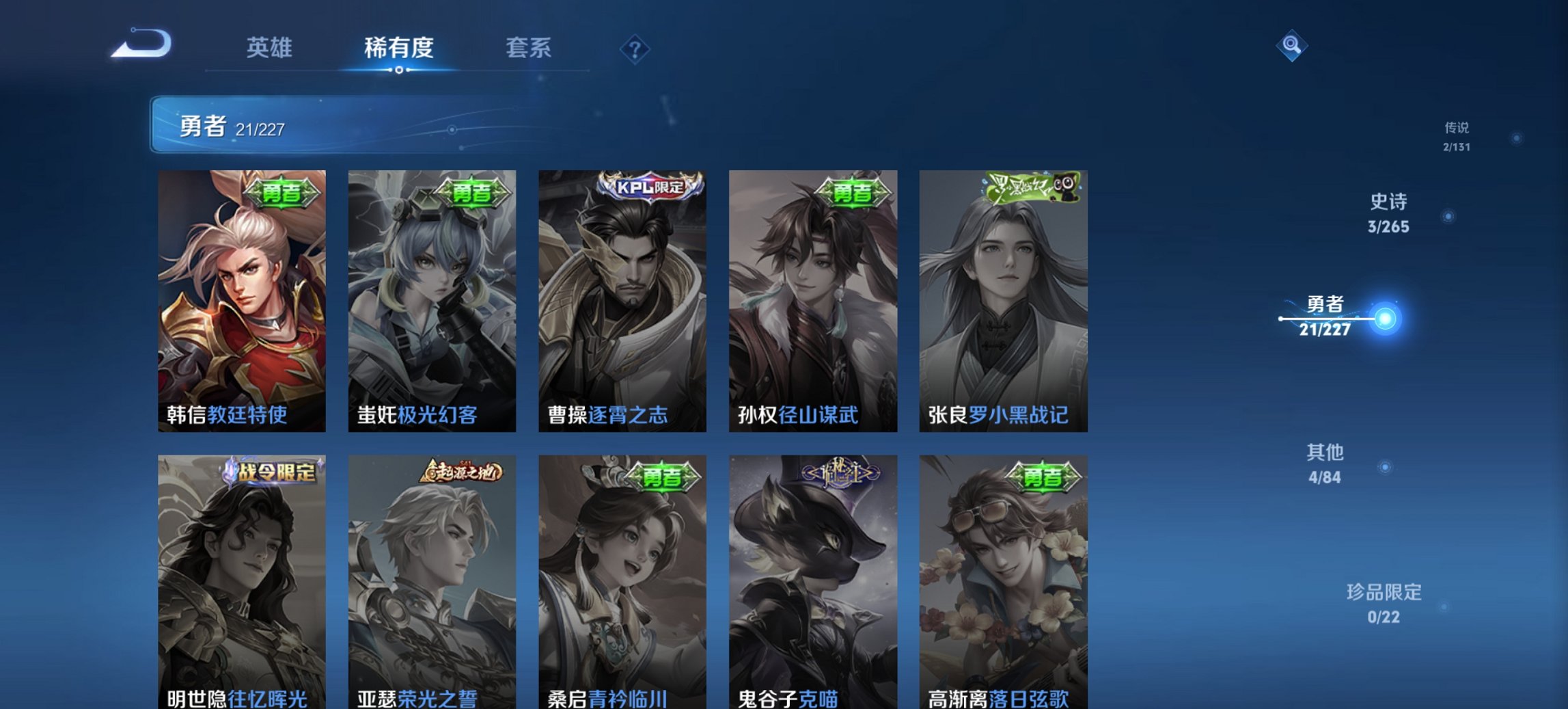Open the 套系 tab
Image resolution: width=1568 pixels, height=709 pixels.
(x=528, y=48)
